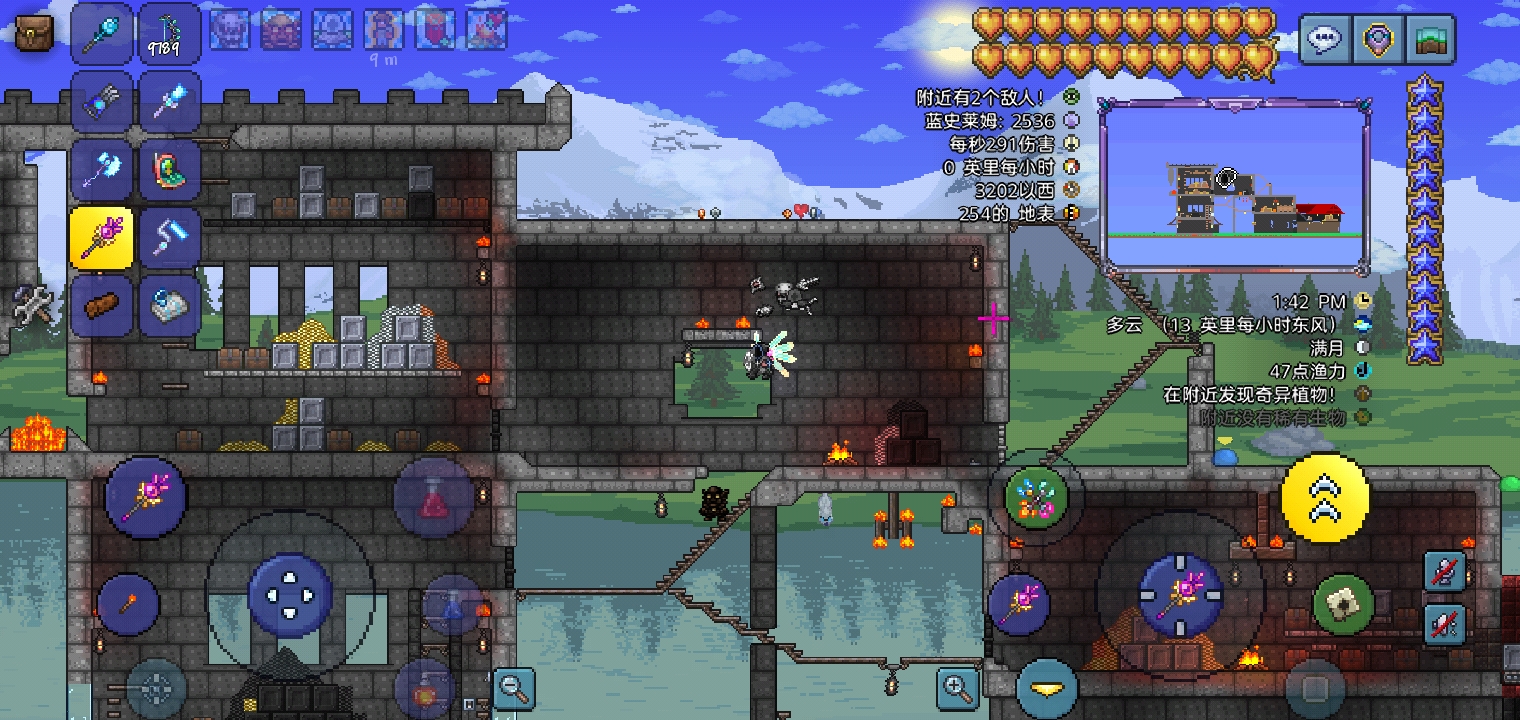Open the chat speech bubble
This screenshot has height=720, width=1520.
pyautogui.click(x=1325, y=40)
